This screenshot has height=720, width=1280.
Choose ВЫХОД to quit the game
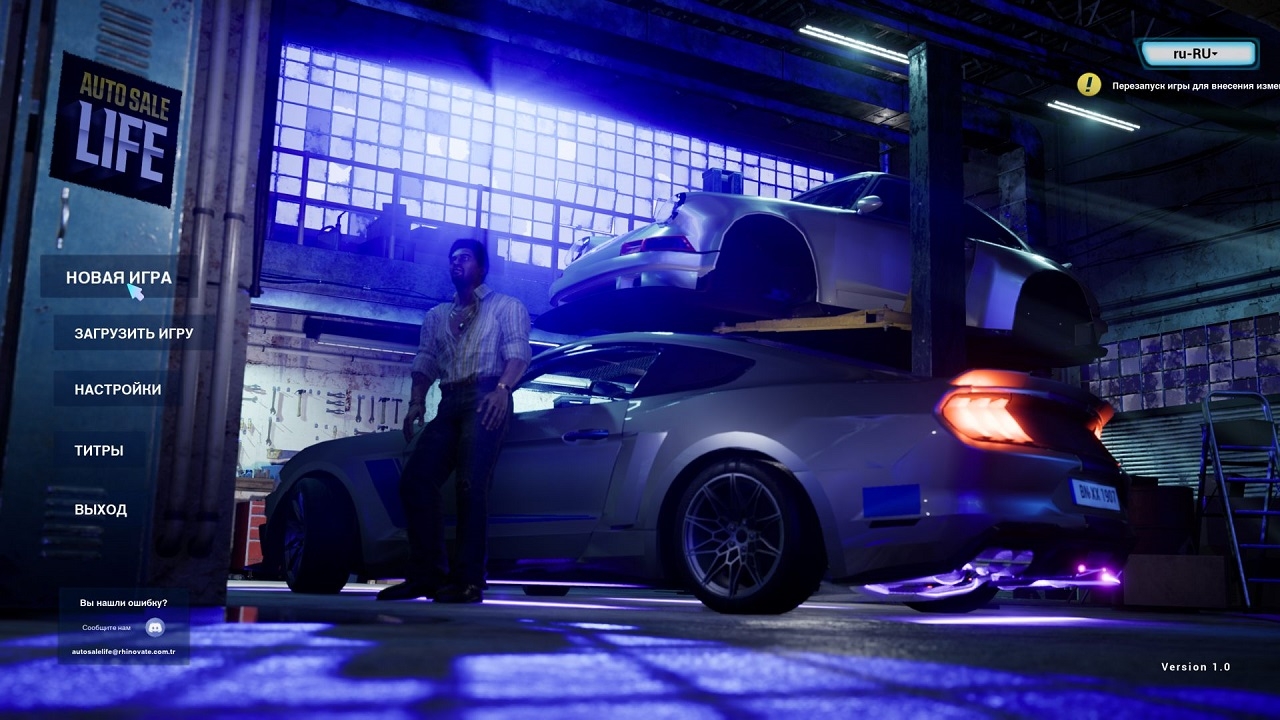pos(100,510)
